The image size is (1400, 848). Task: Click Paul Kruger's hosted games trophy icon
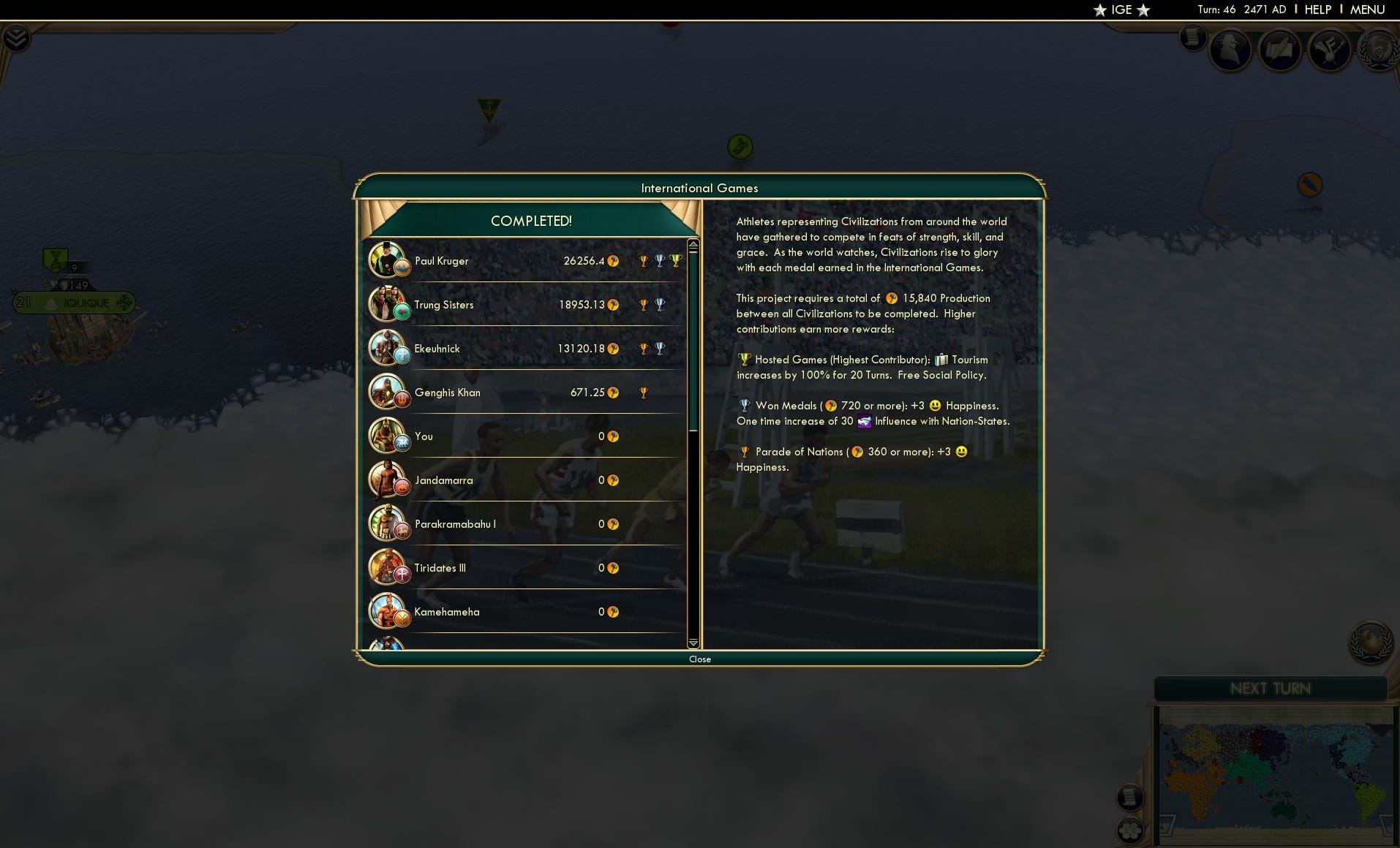point(675,260)
